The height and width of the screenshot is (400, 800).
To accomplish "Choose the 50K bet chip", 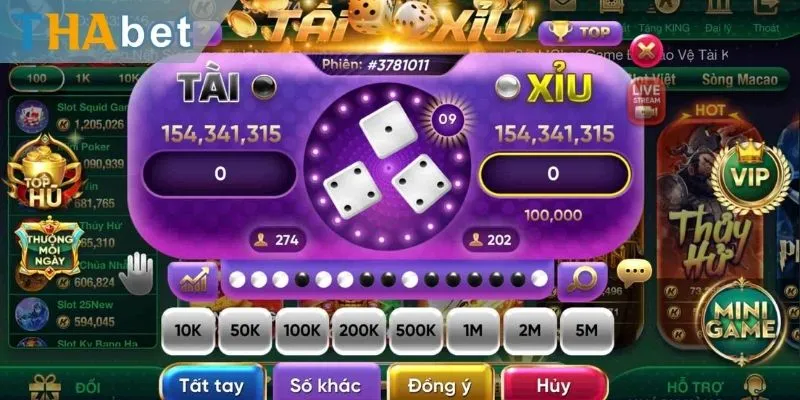I will tap(245, 329).
